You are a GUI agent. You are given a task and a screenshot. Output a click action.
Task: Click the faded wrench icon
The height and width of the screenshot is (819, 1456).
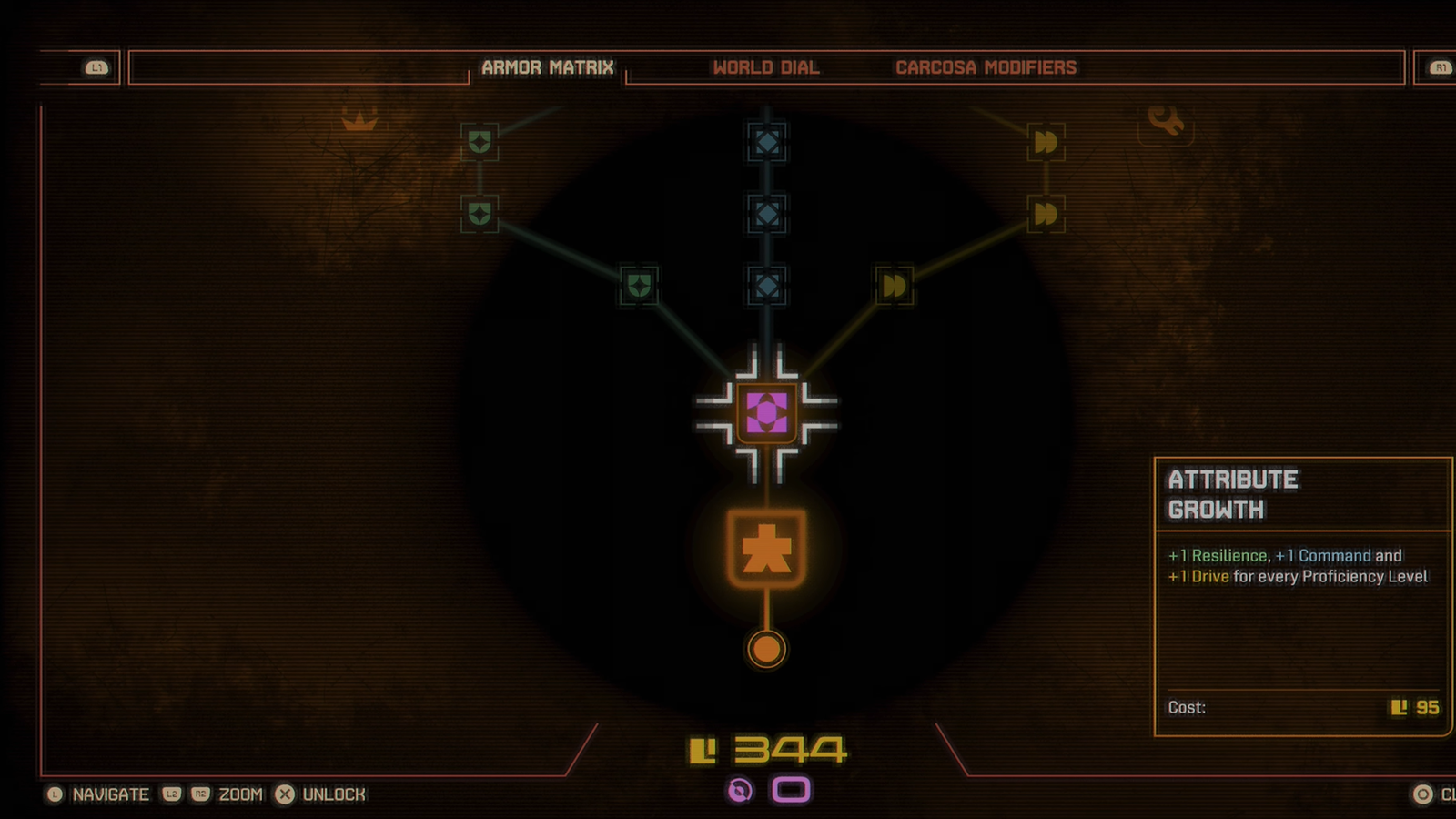tap(1165, 119)
